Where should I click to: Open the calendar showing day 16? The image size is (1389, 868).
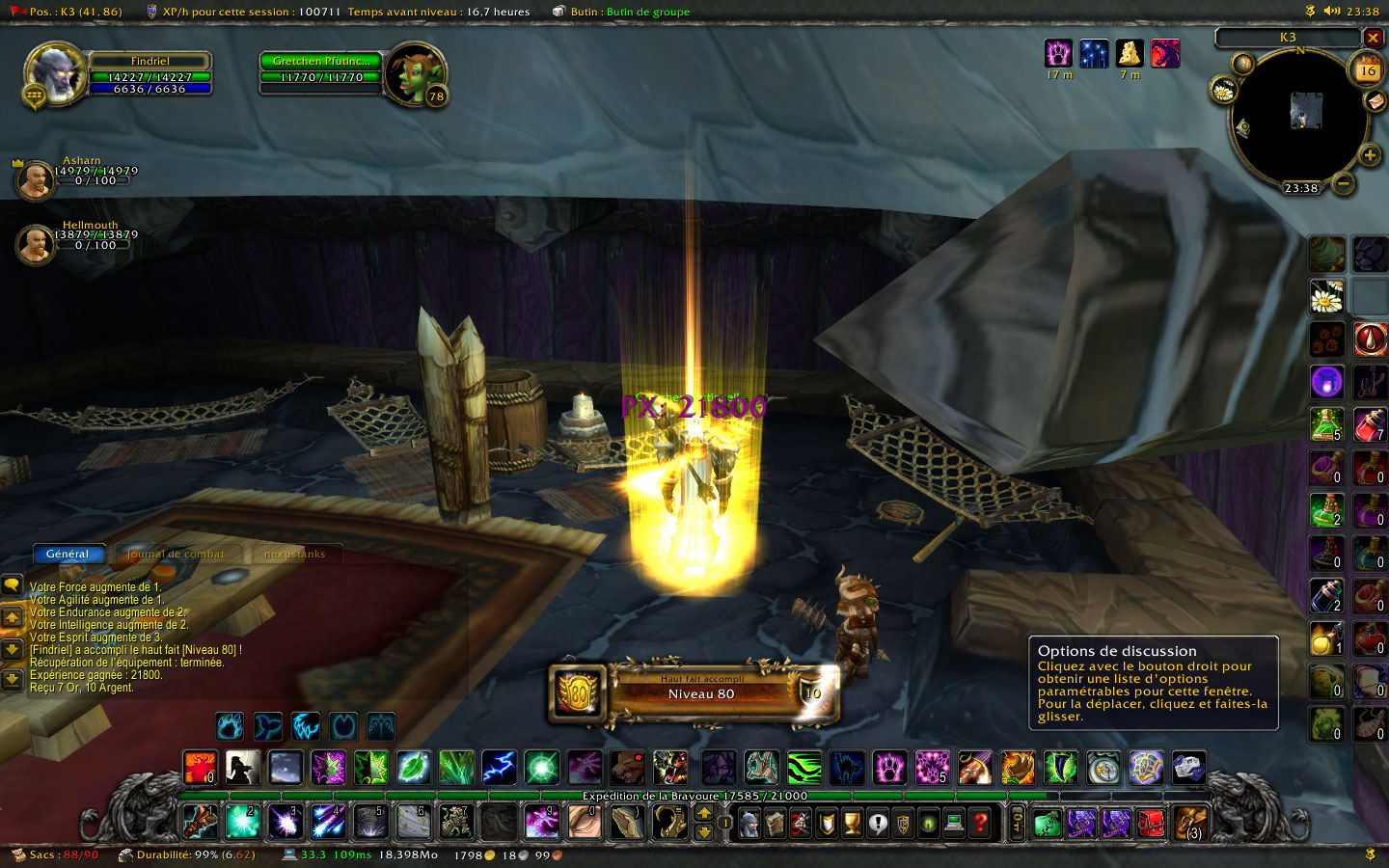click(x=1367, y=69)
